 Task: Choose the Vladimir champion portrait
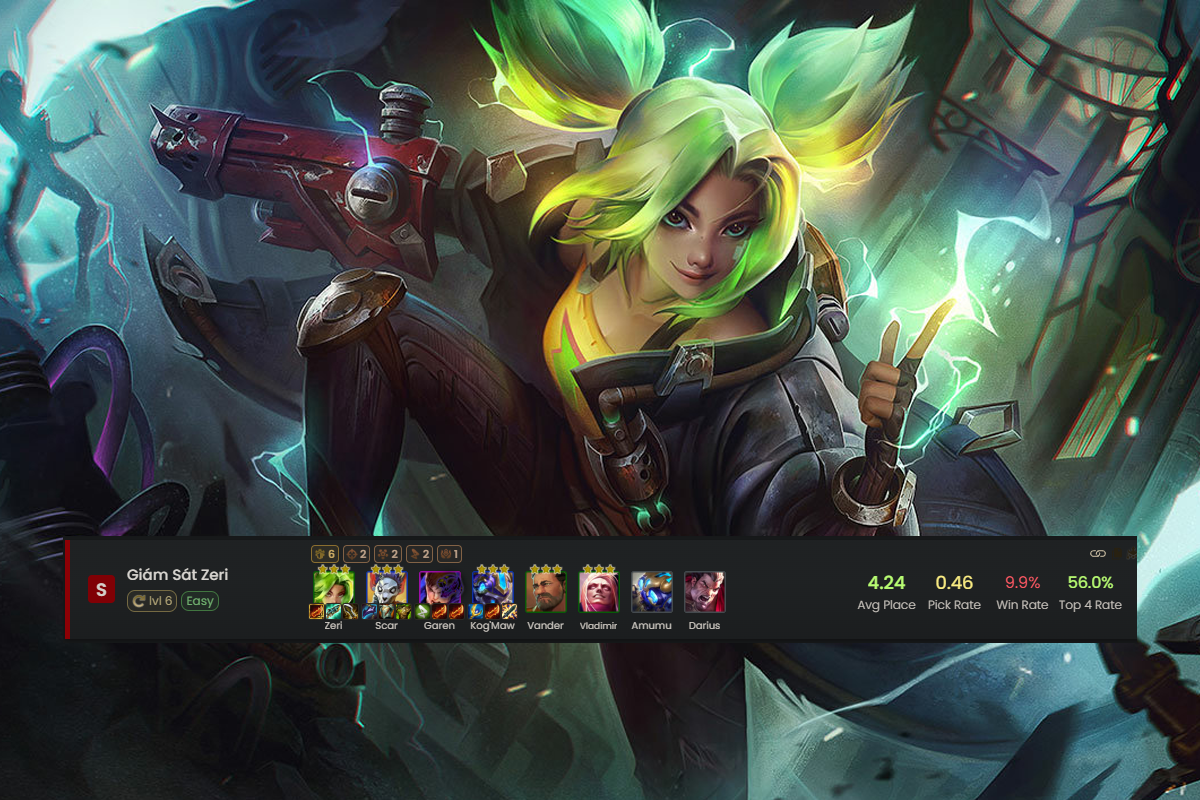[x=599, y=591]
